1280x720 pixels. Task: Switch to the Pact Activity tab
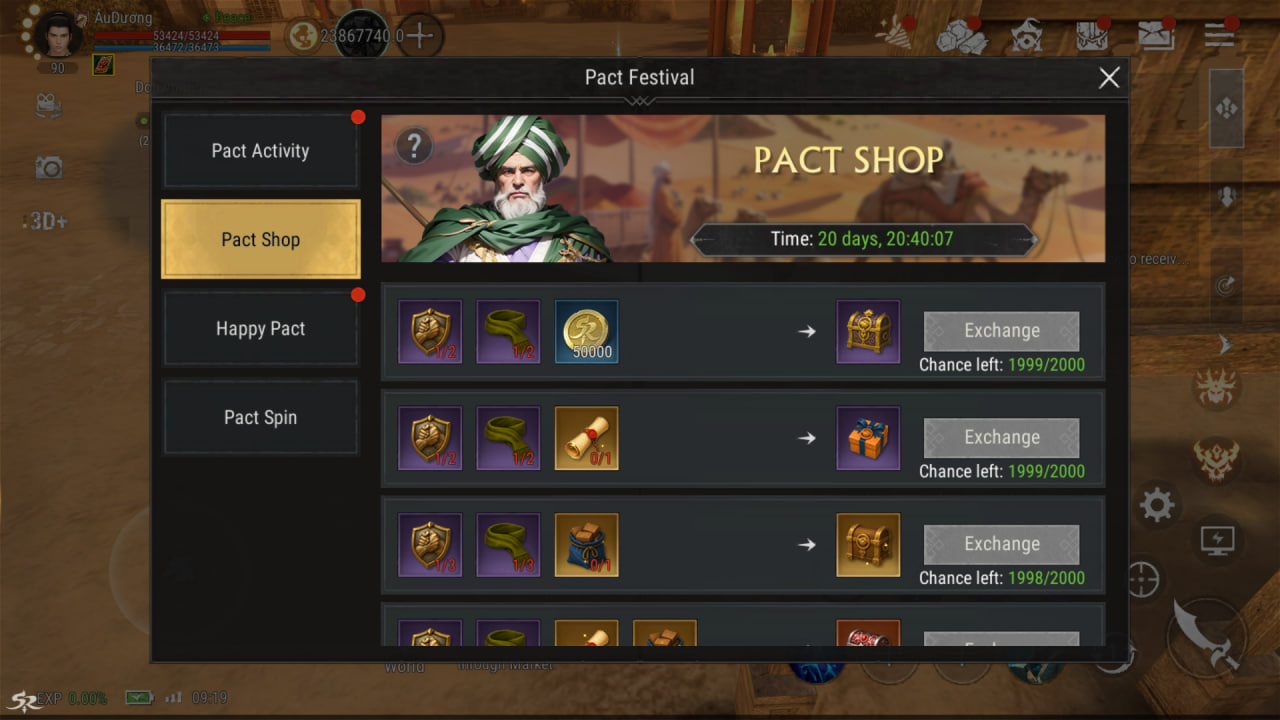coord(260,151)
